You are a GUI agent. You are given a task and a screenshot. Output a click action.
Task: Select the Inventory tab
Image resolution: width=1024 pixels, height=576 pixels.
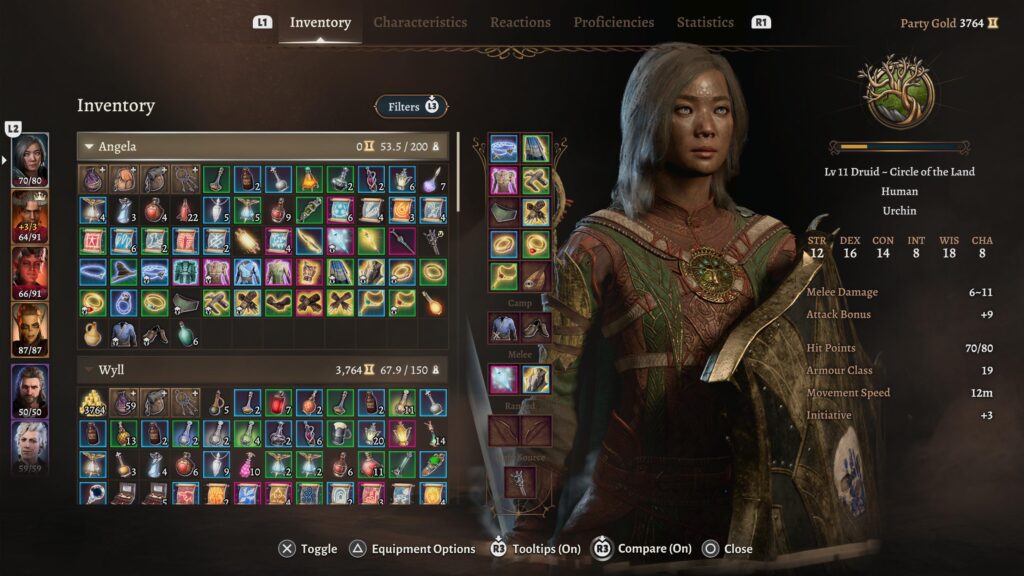[x=320, y=22]
